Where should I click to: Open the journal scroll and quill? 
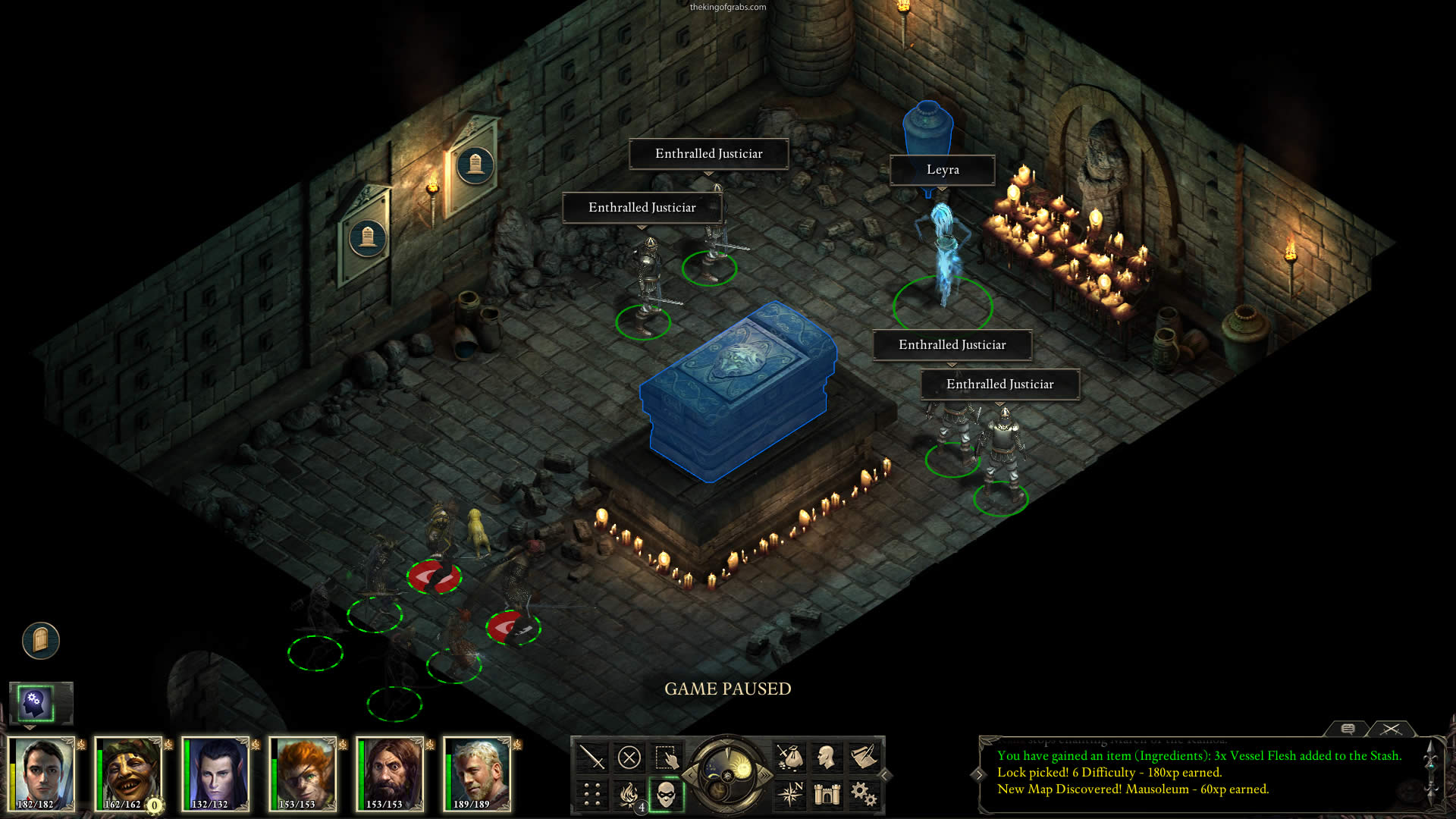(x=864, y=757)
